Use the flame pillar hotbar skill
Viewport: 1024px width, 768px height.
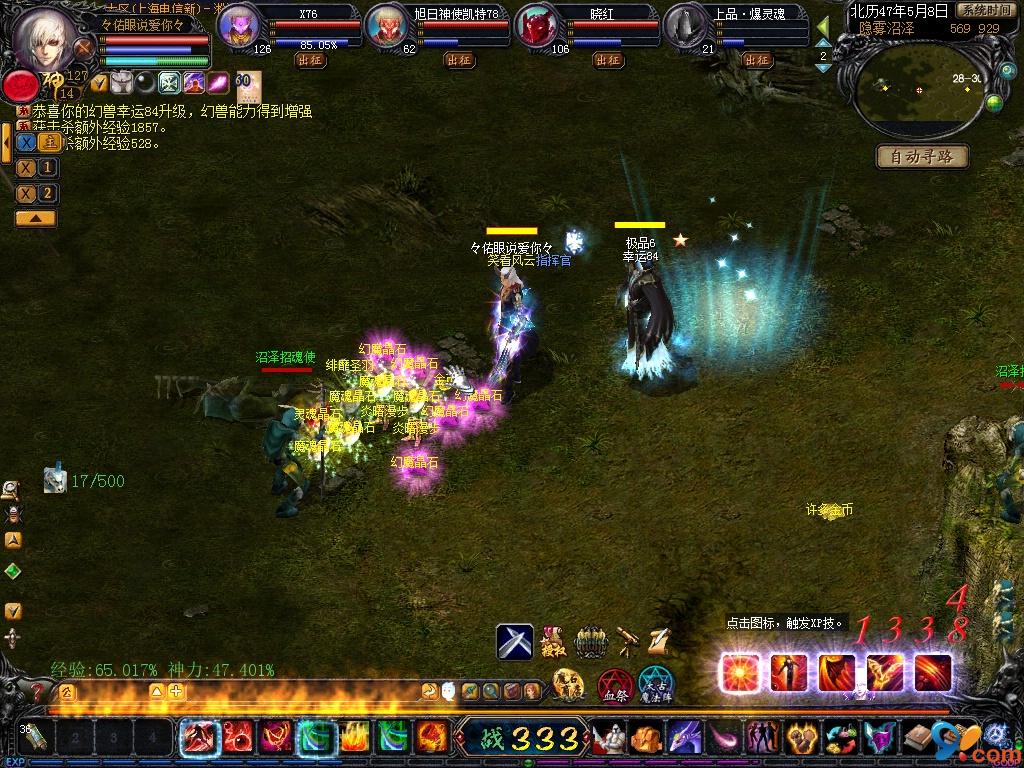354,738
